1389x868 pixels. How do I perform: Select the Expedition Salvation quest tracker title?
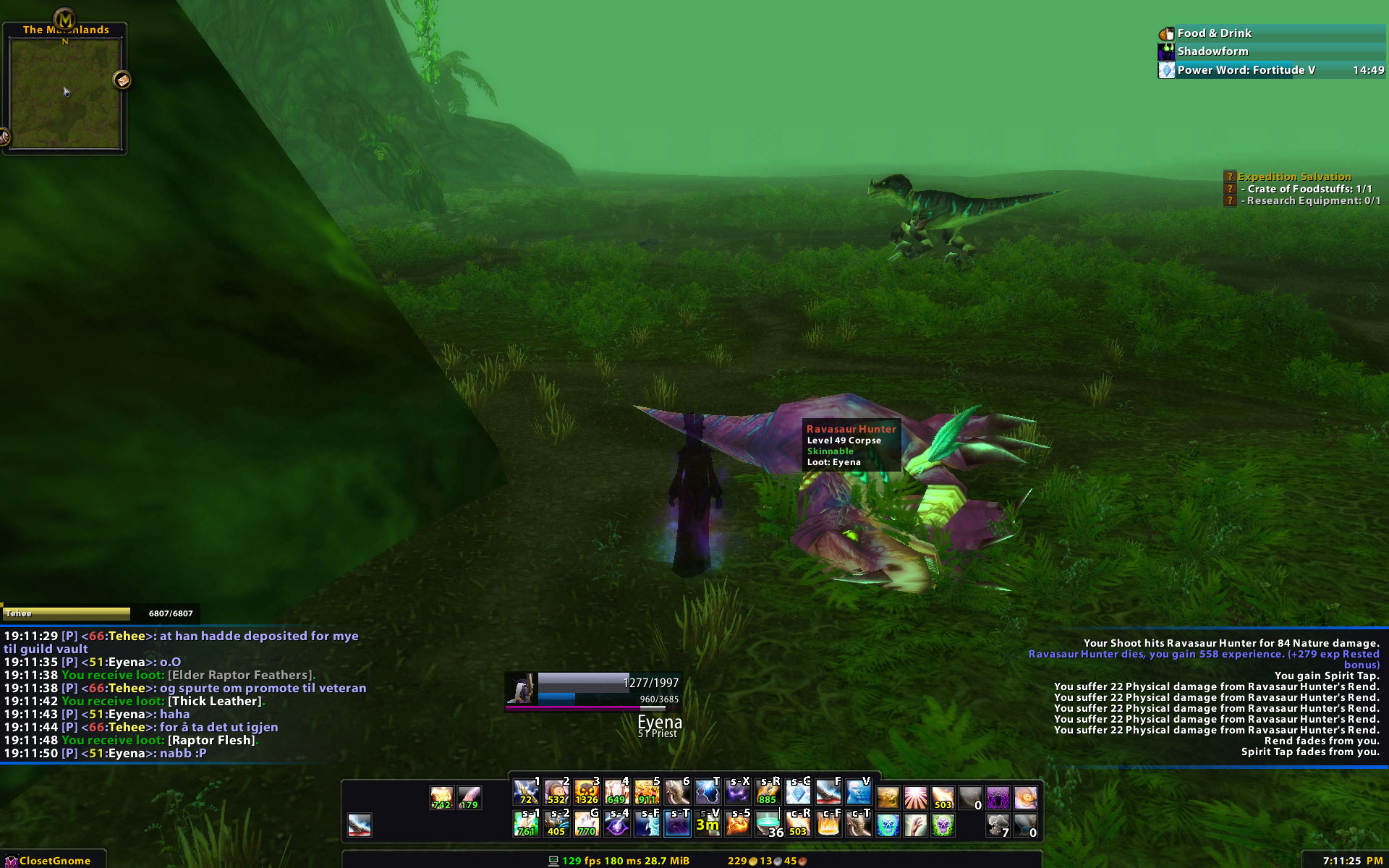tap(1294, 176)
